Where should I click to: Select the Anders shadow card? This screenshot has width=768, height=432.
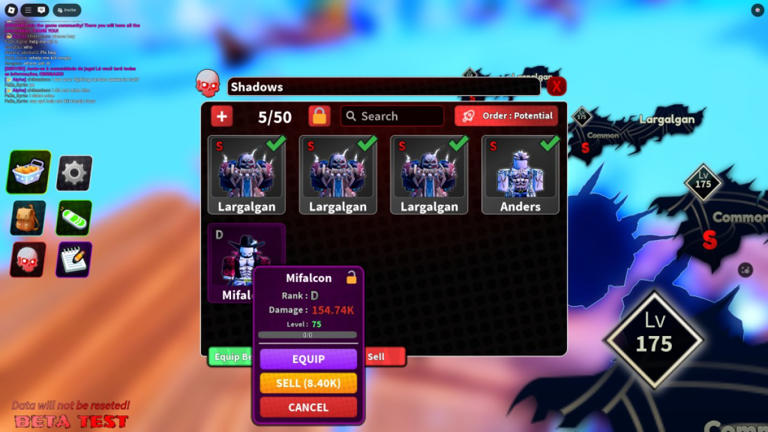(x=520, y=175)
